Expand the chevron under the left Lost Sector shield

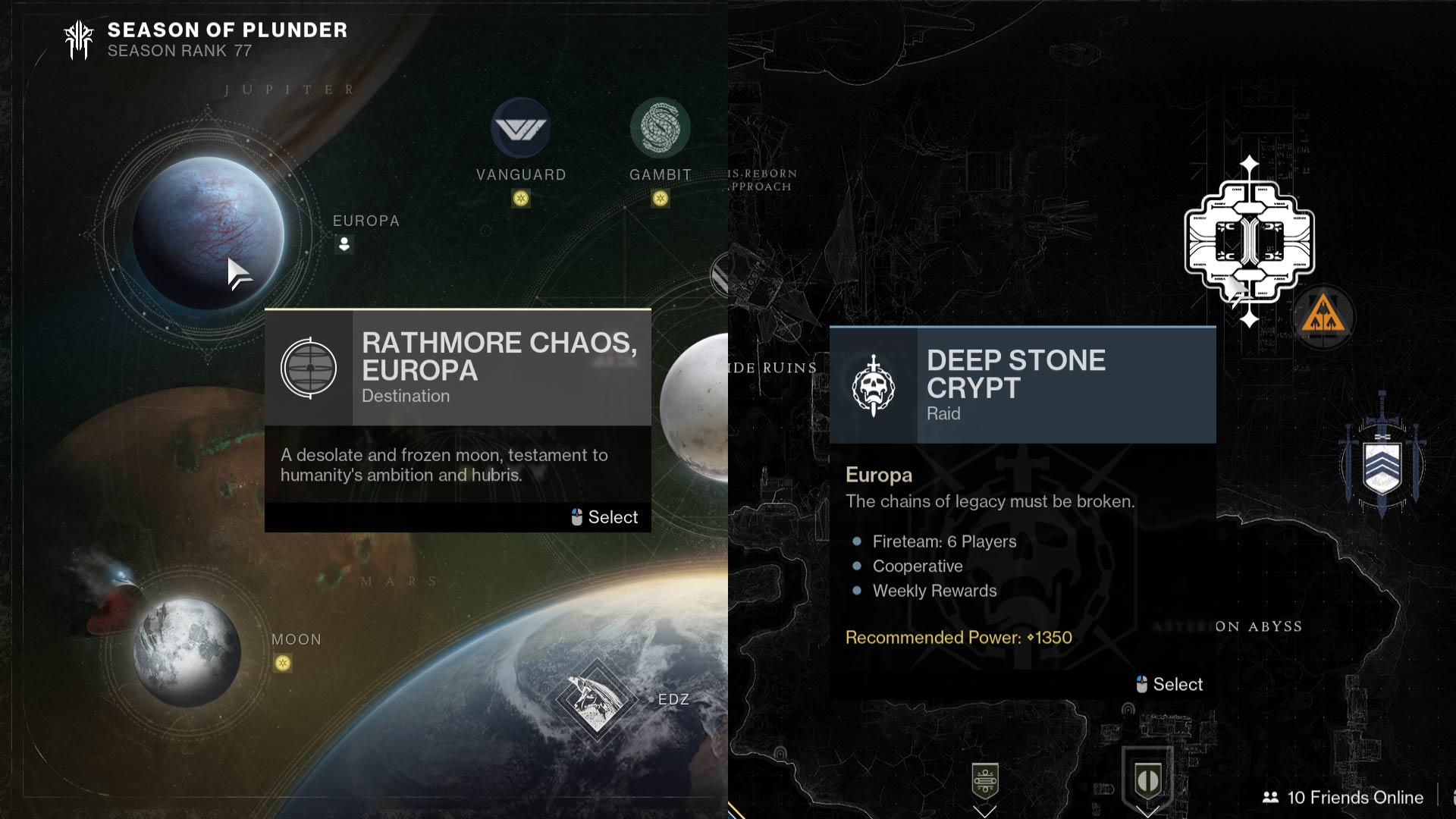point(984,812)
